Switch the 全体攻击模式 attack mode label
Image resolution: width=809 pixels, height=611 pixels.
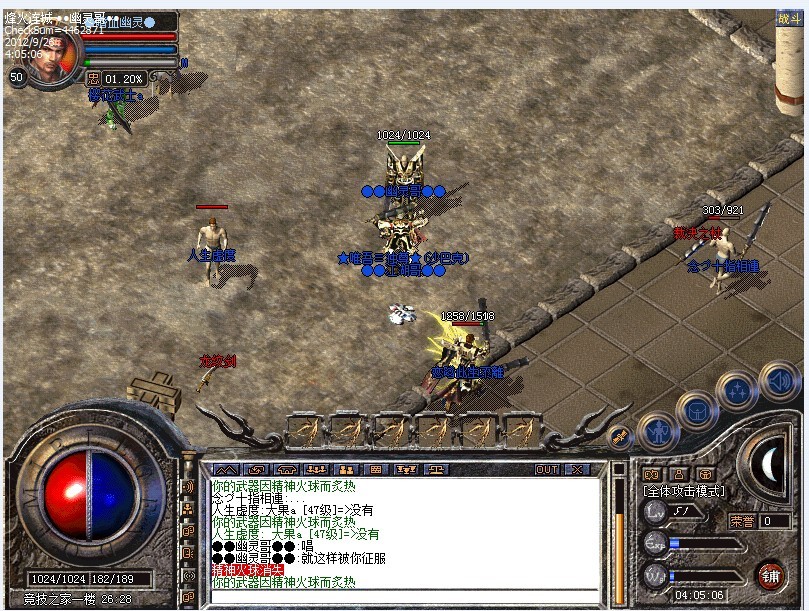click(x=684, y=492)
